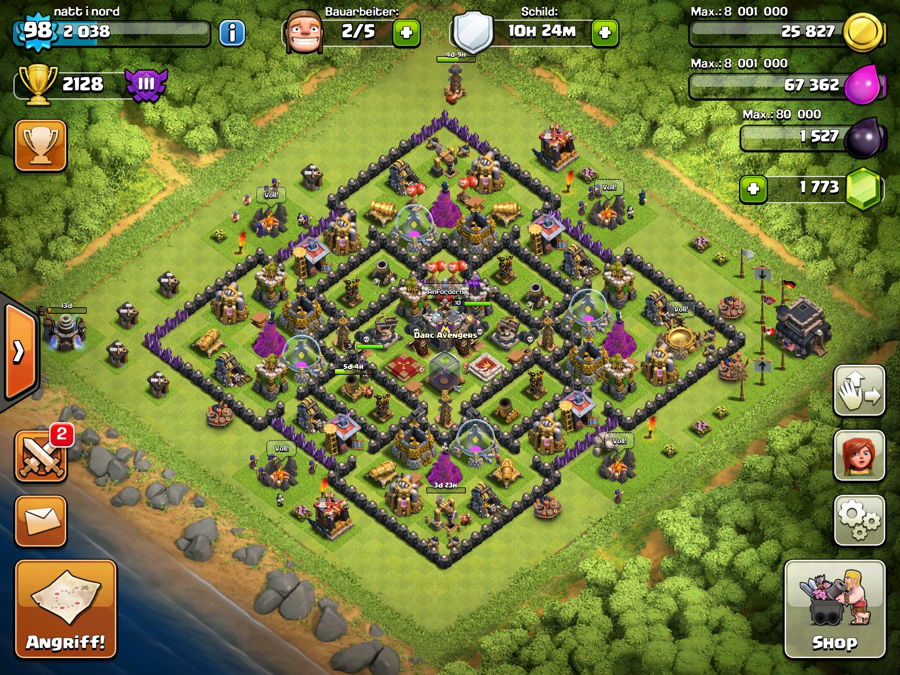Tap the dark elixir drop icon
900x675 pixels.
coord(863,137)
